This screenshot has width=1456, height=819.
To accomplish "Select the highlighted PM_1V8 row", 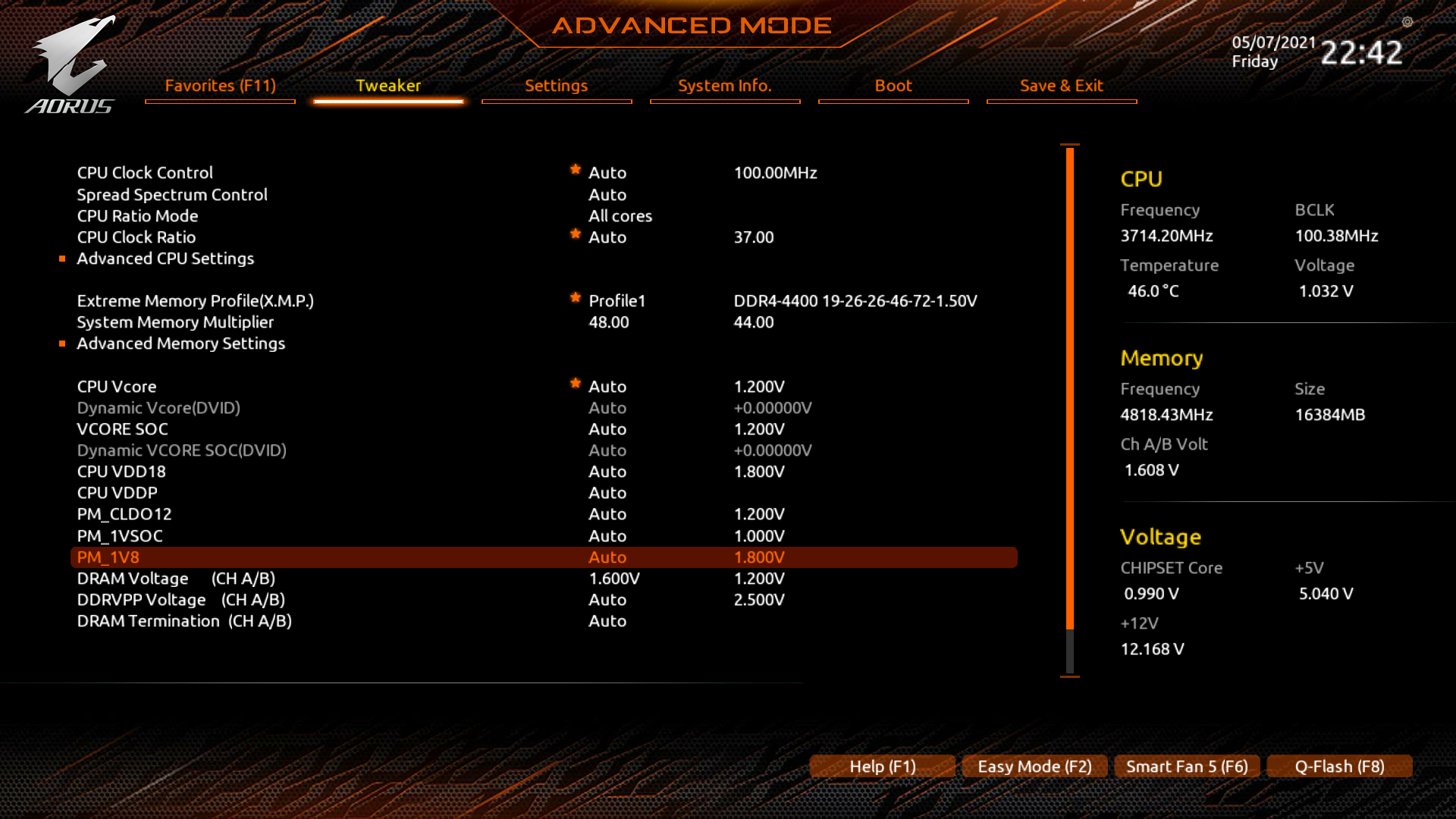I will click(x=108, y=557).
